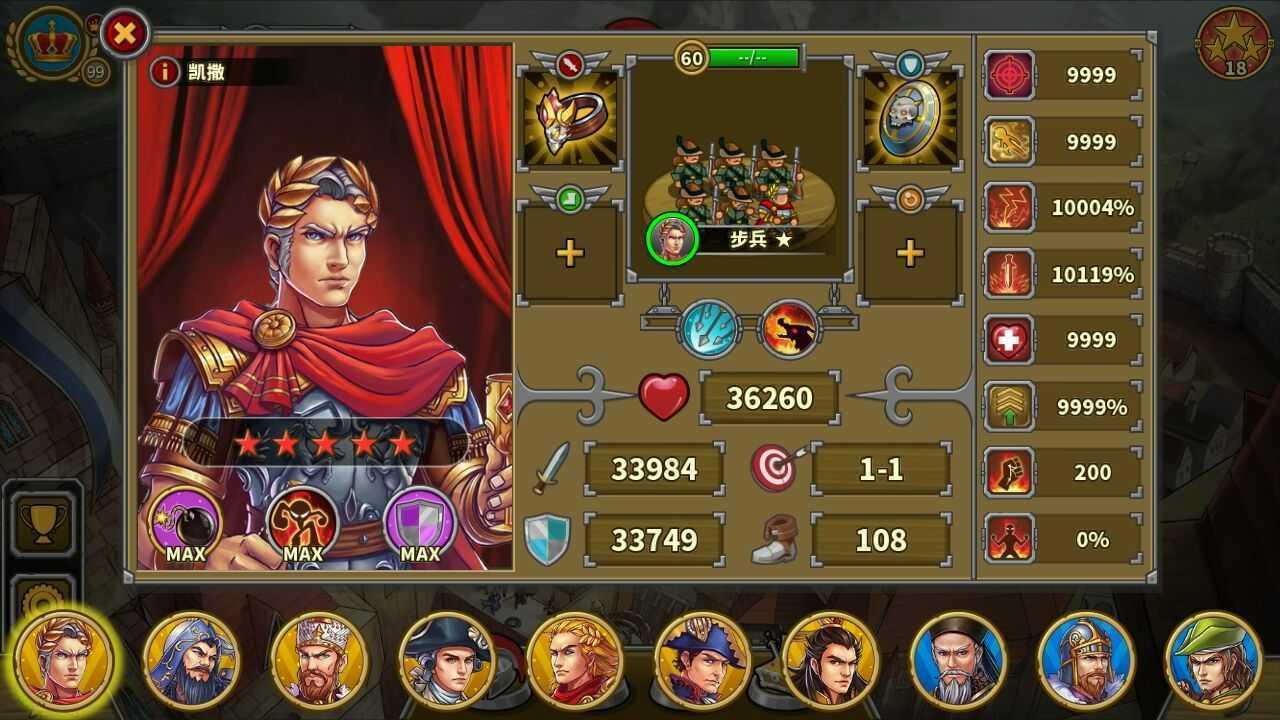Choose the silver-helmeted knight hero portrait

(1086, 660)
